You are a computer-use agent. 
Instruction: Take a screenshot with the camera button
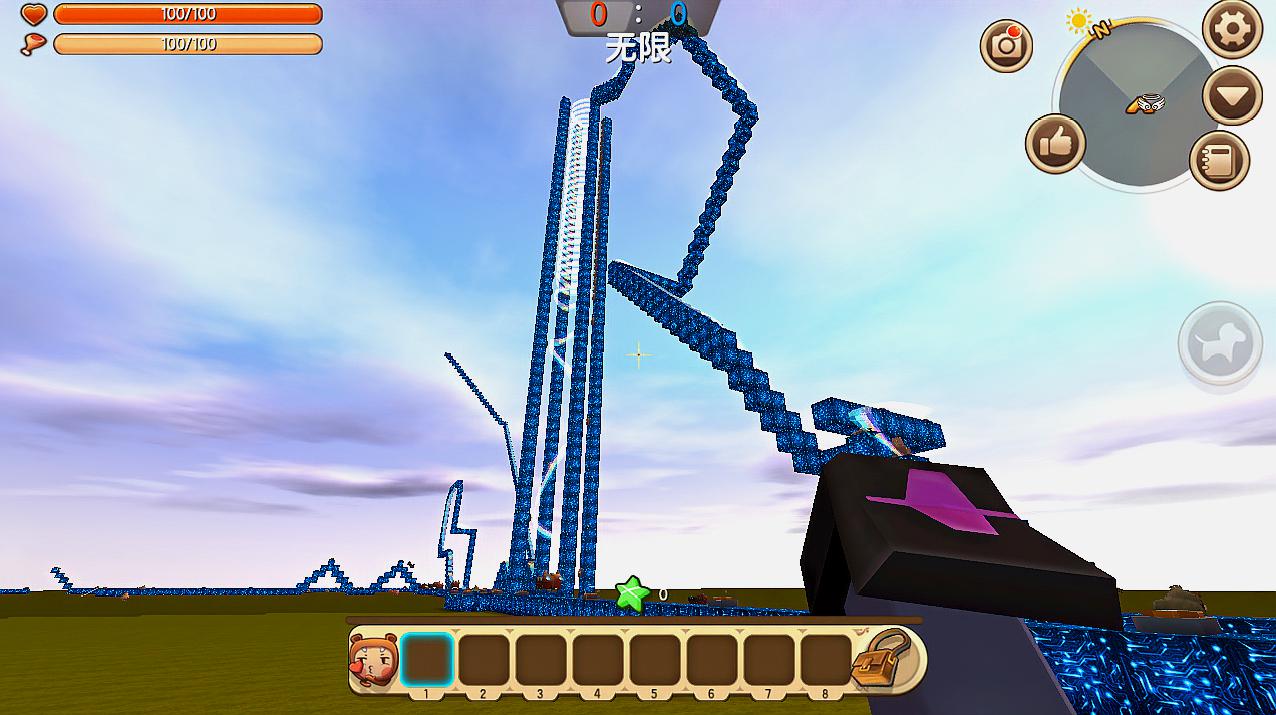pos(1006,45)
